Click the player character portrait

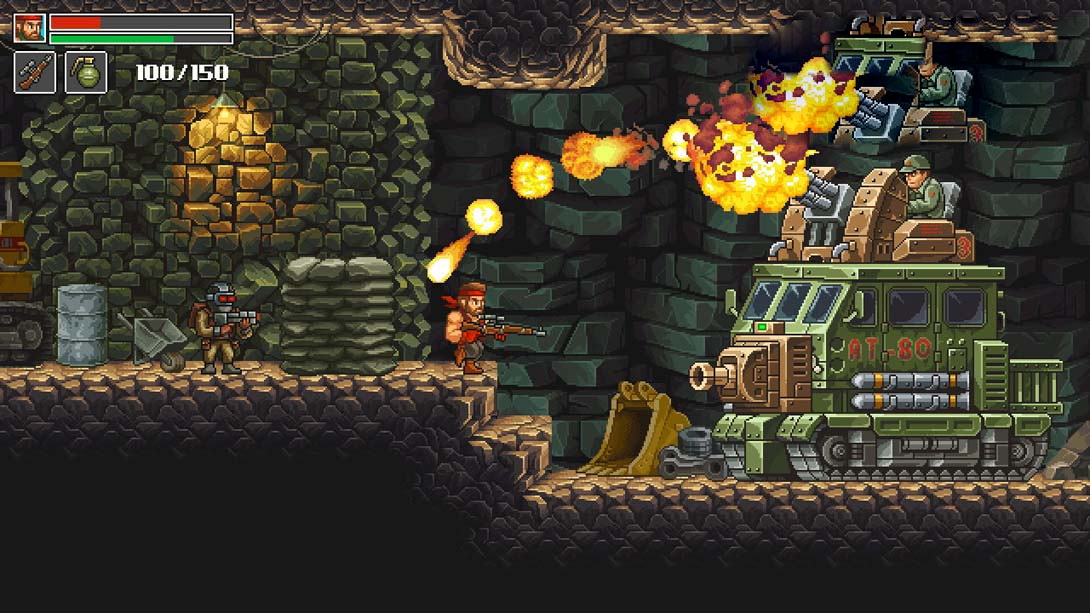(30, 27)
